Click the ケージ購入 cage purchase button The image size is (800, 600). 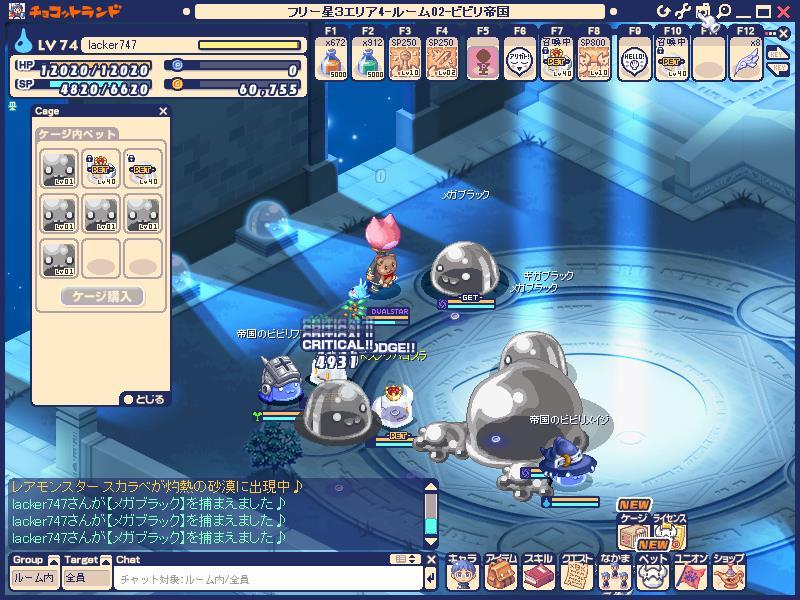click(102, 297)
